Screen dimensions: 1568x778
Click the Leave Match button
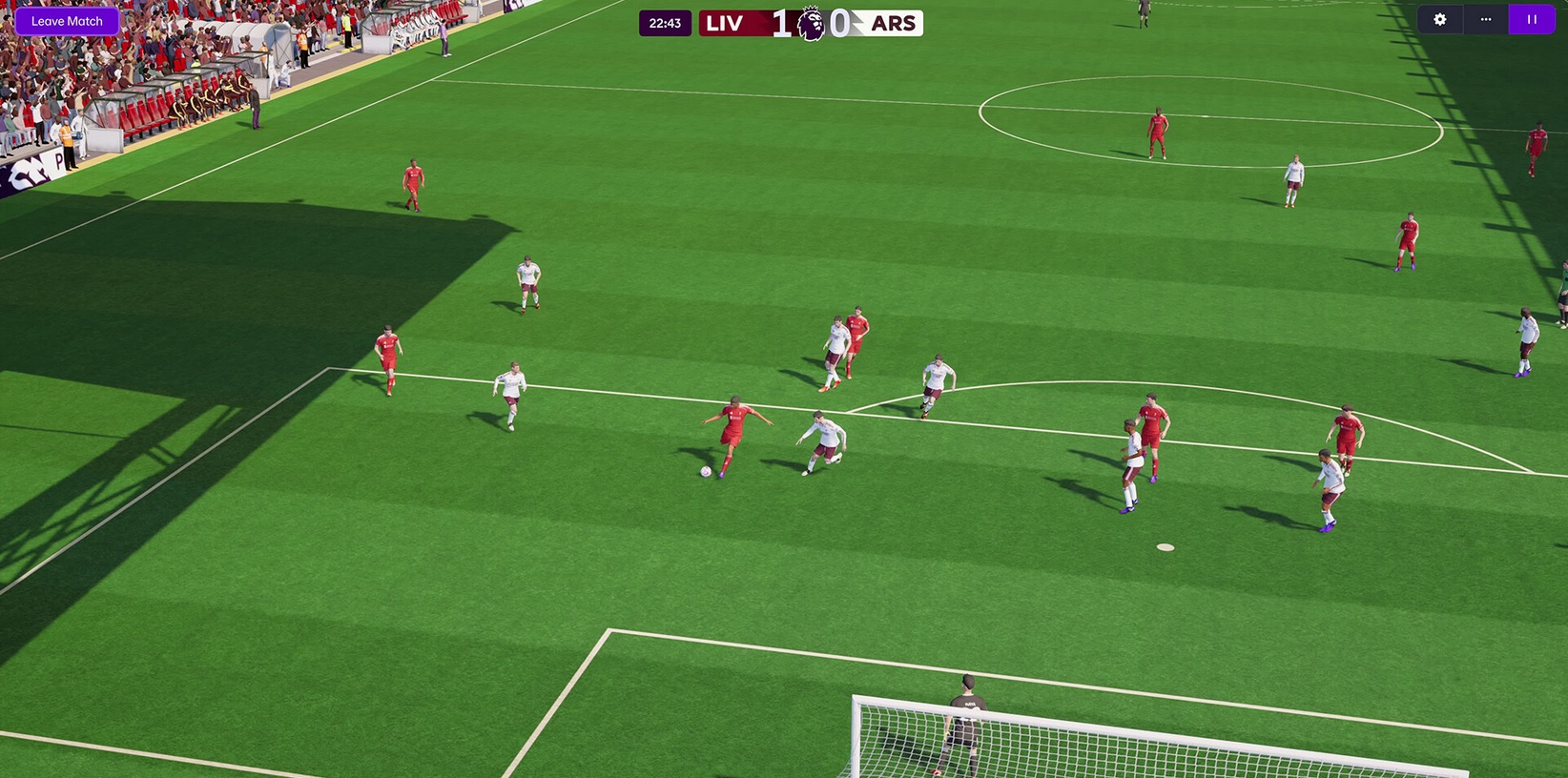click(x=66, y=20)
